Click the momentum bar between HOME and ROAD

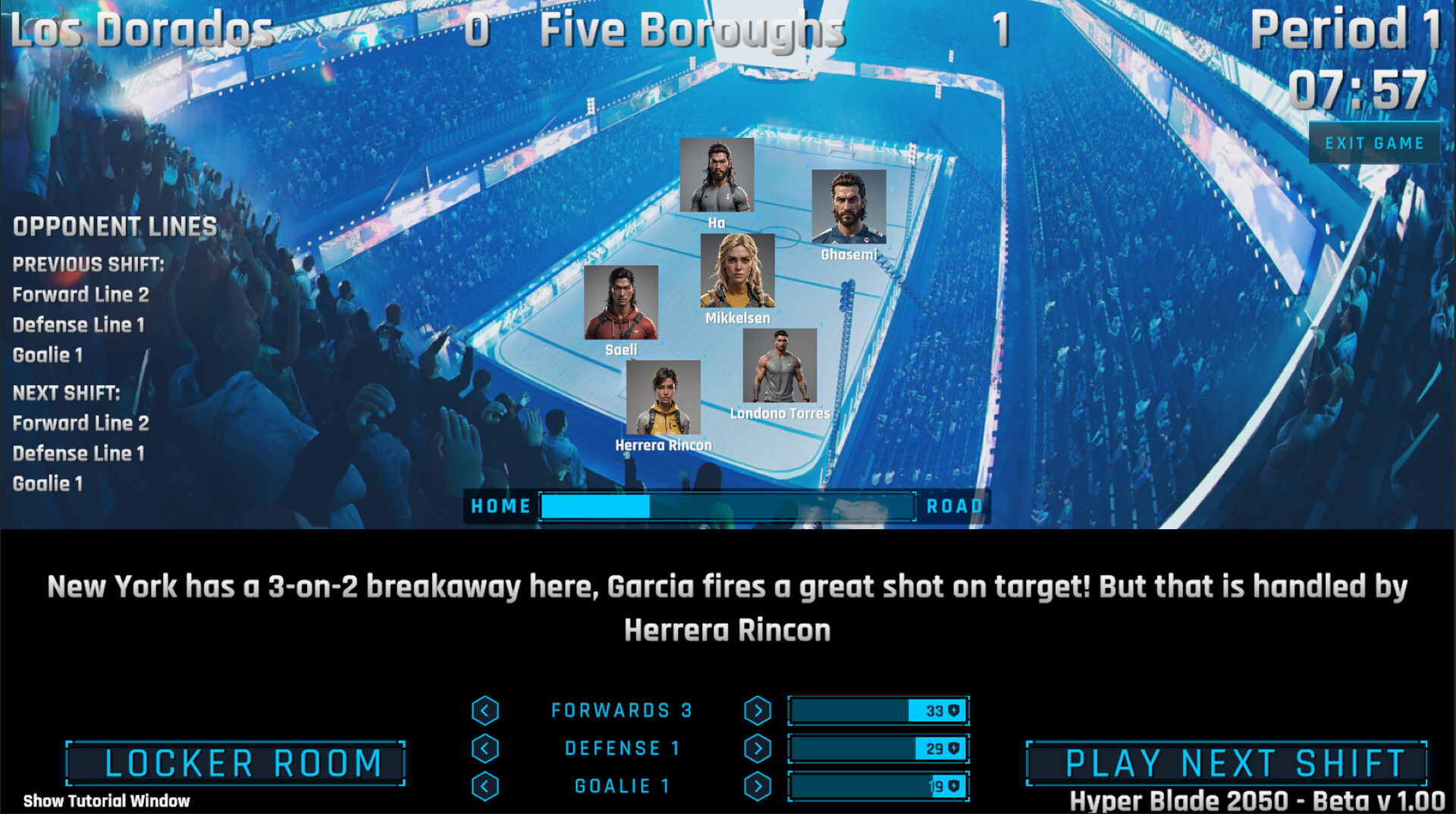pyautogui.click(x=726, y=506)
